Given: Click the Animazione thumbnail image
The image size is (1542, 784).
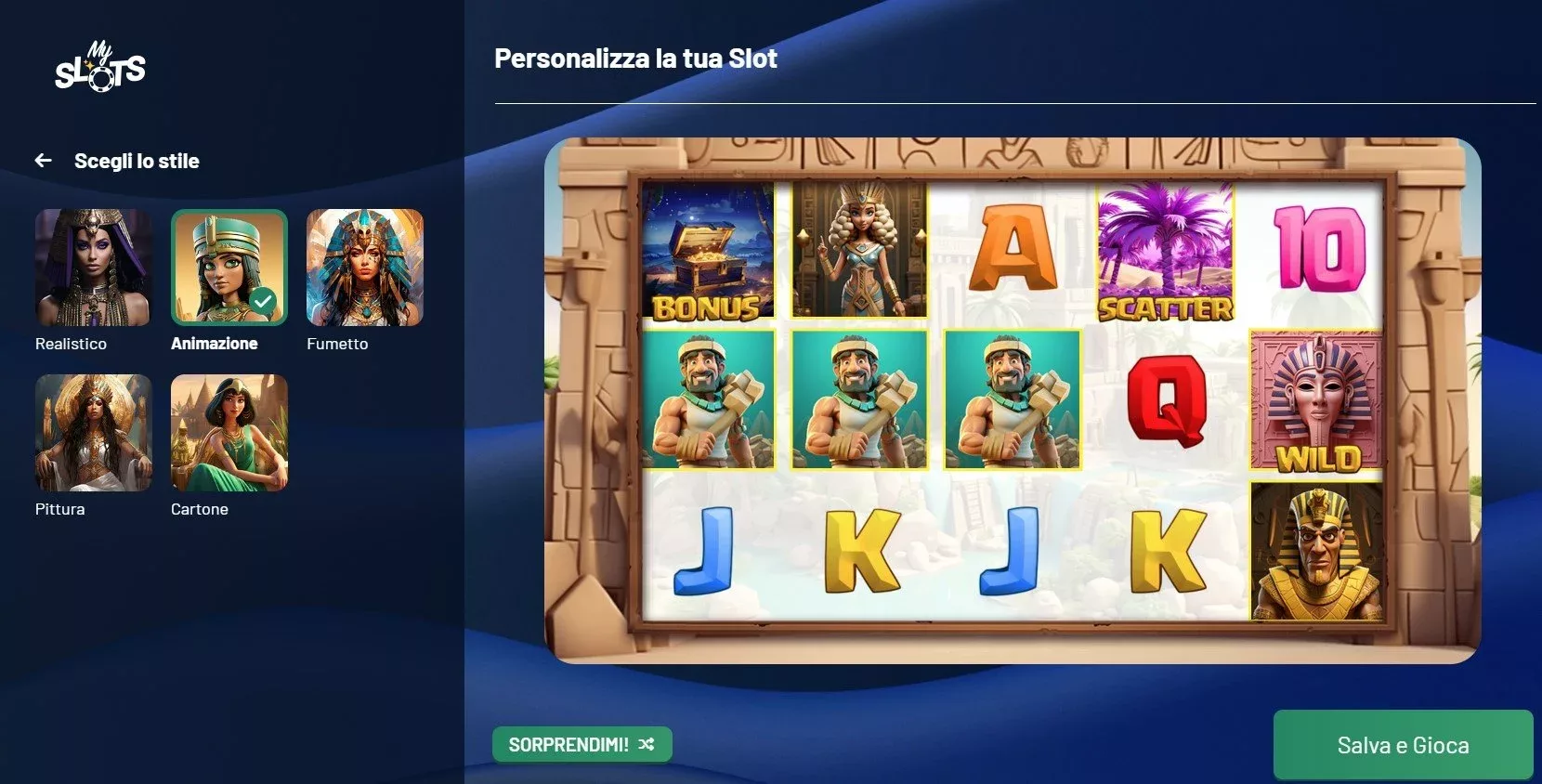Looking at the screenshot, I should pyautogui.click(x=229, y=268).
